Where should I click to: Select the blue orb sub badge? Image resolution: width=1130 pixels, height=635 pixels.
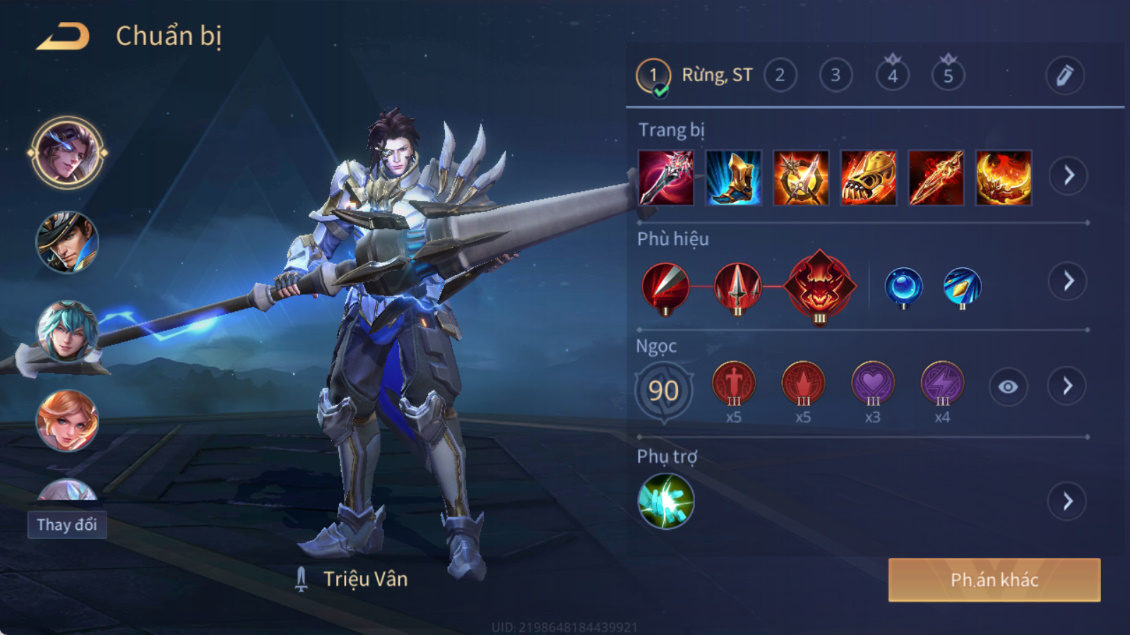pyautogui.click(x=903, y=287)
